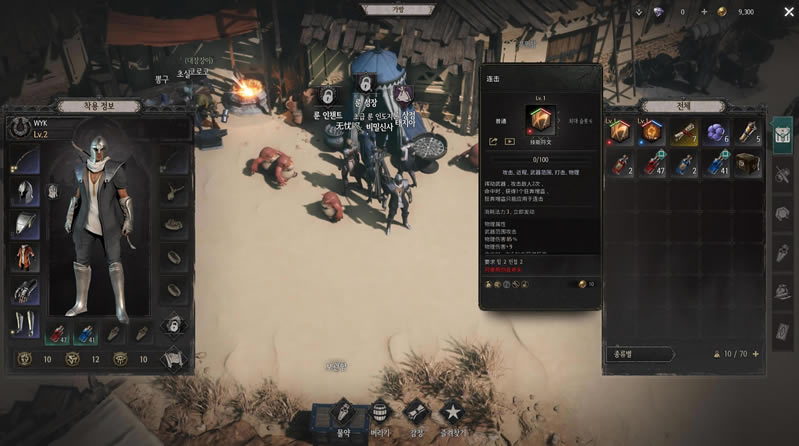Viewport: 799px width, 446px height.
Task: Open the backpack inventory tab
Action: (x=782, y=136)
